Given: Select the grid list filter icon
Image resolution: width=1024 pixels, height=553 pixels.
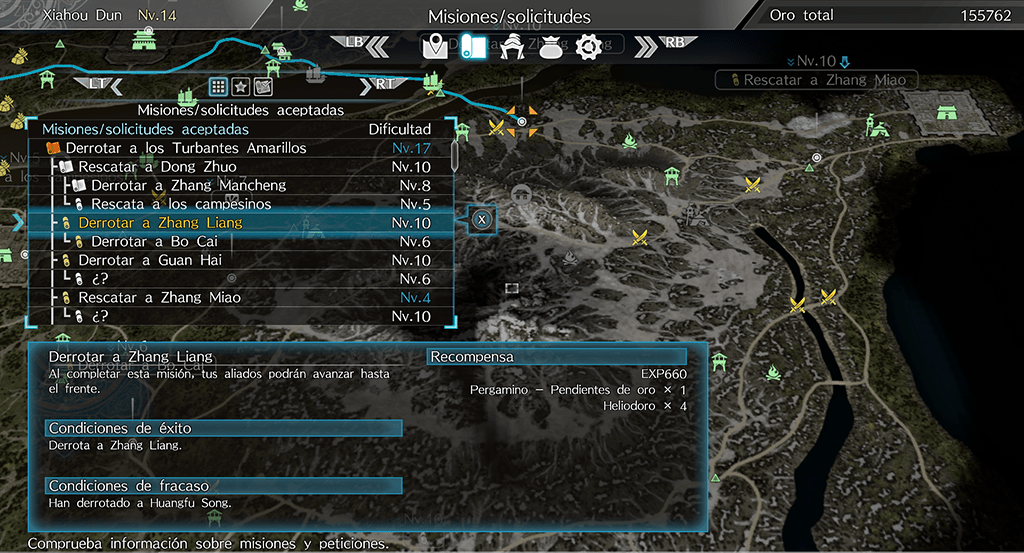Looking at the screenshot, I should (x=218, y=86).
